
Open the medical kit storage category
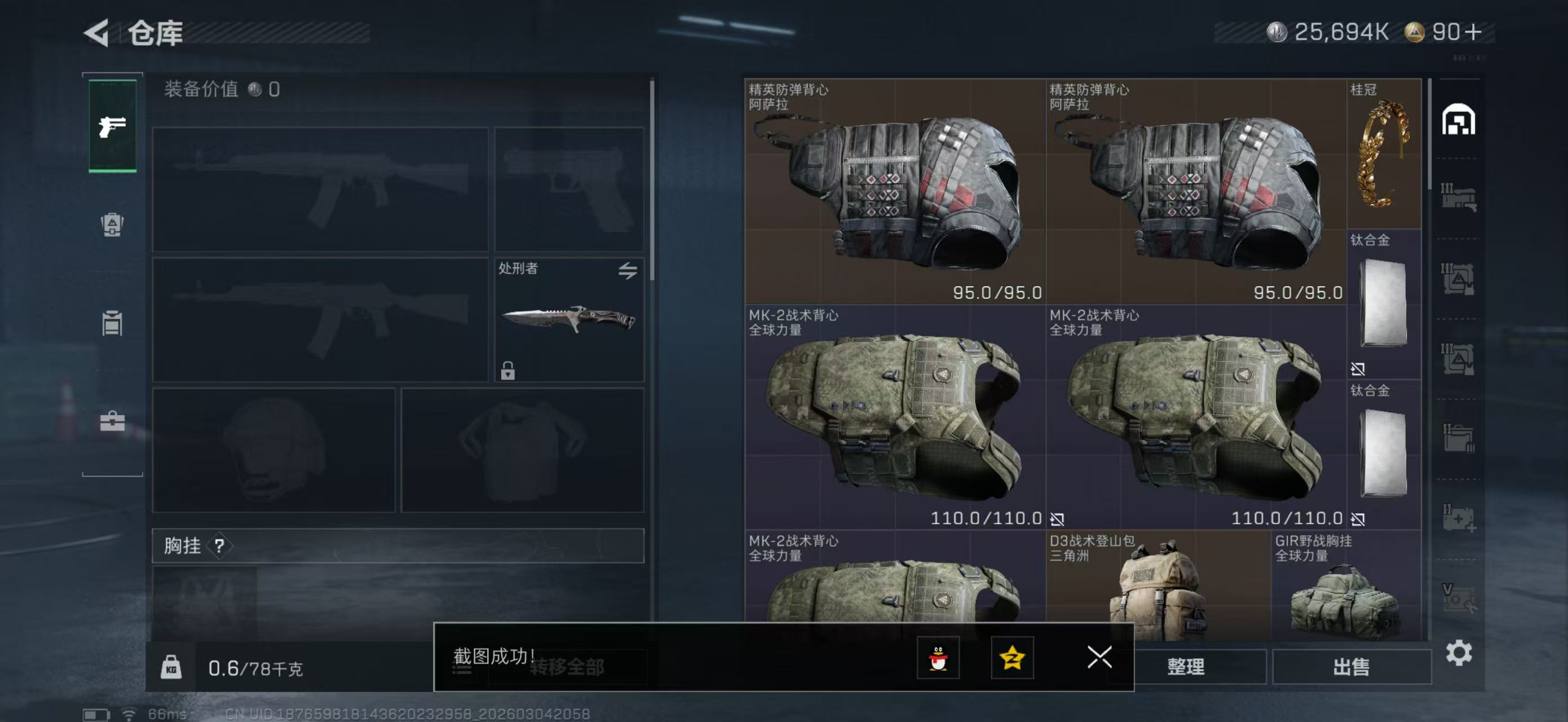1458,518
